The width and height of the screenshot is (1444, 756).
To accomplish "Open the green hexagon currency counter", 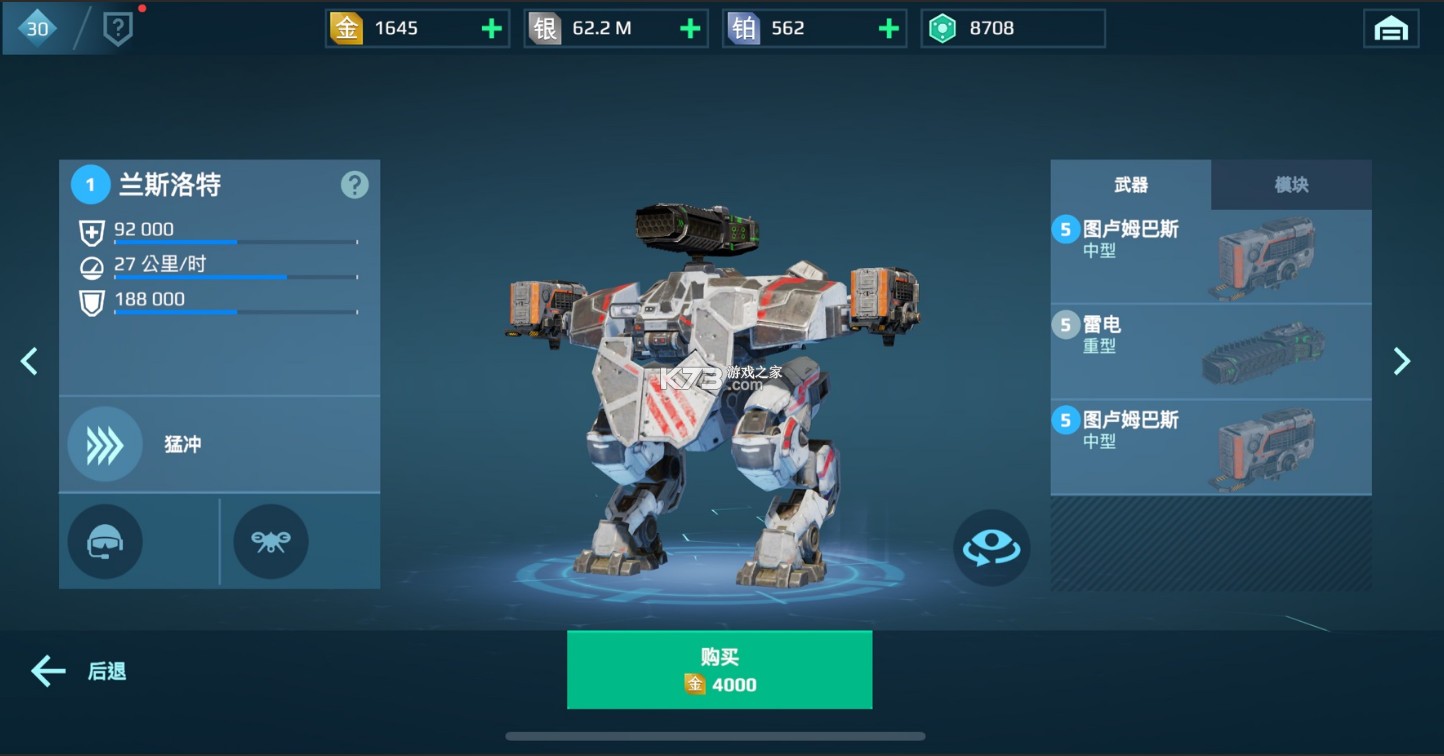I will pyautogui.click(x=1012, y=29).
